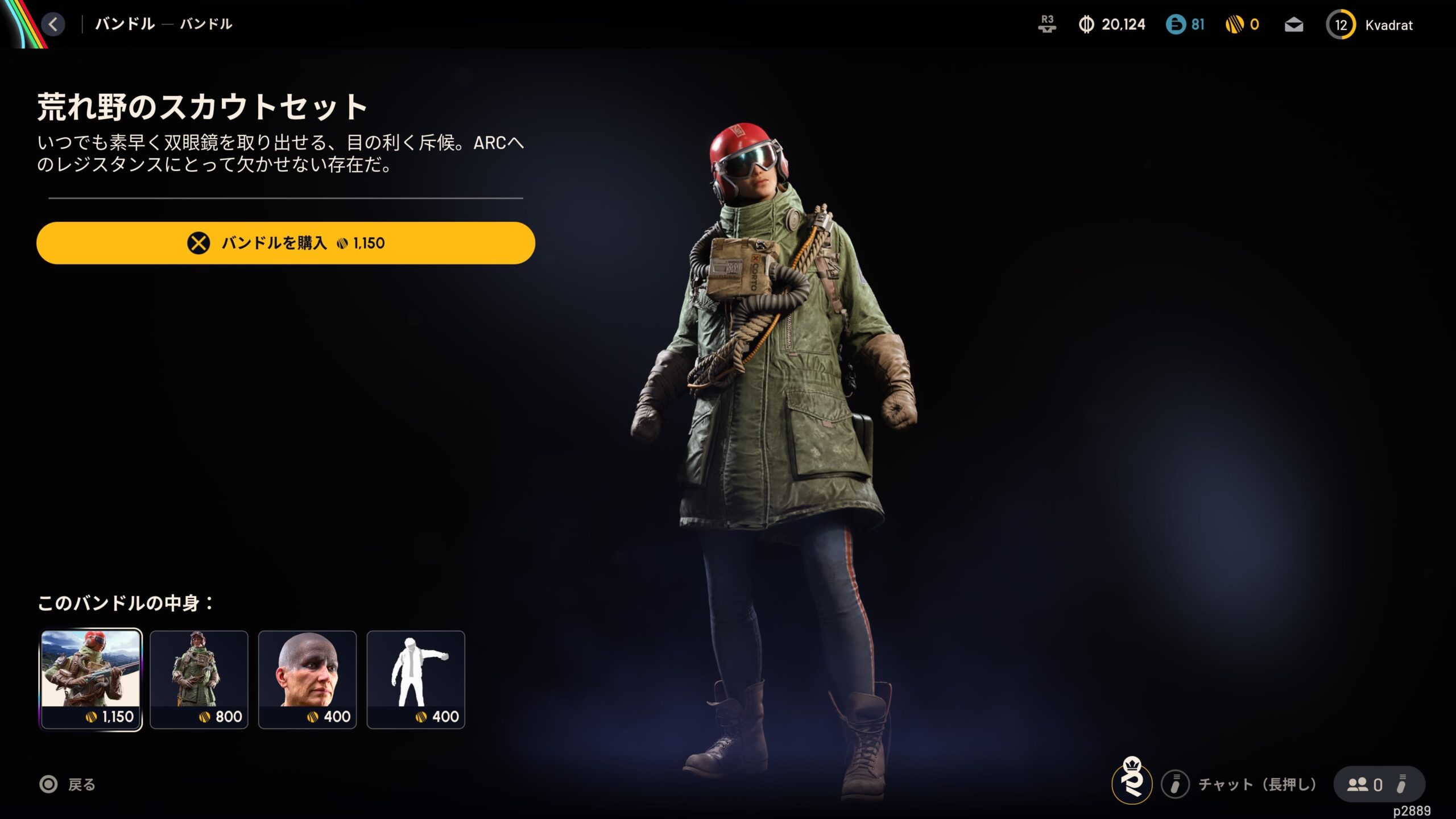Choose the green coat outfit item priced 800
Screen dimensions: 1456x819
point(199,679)
